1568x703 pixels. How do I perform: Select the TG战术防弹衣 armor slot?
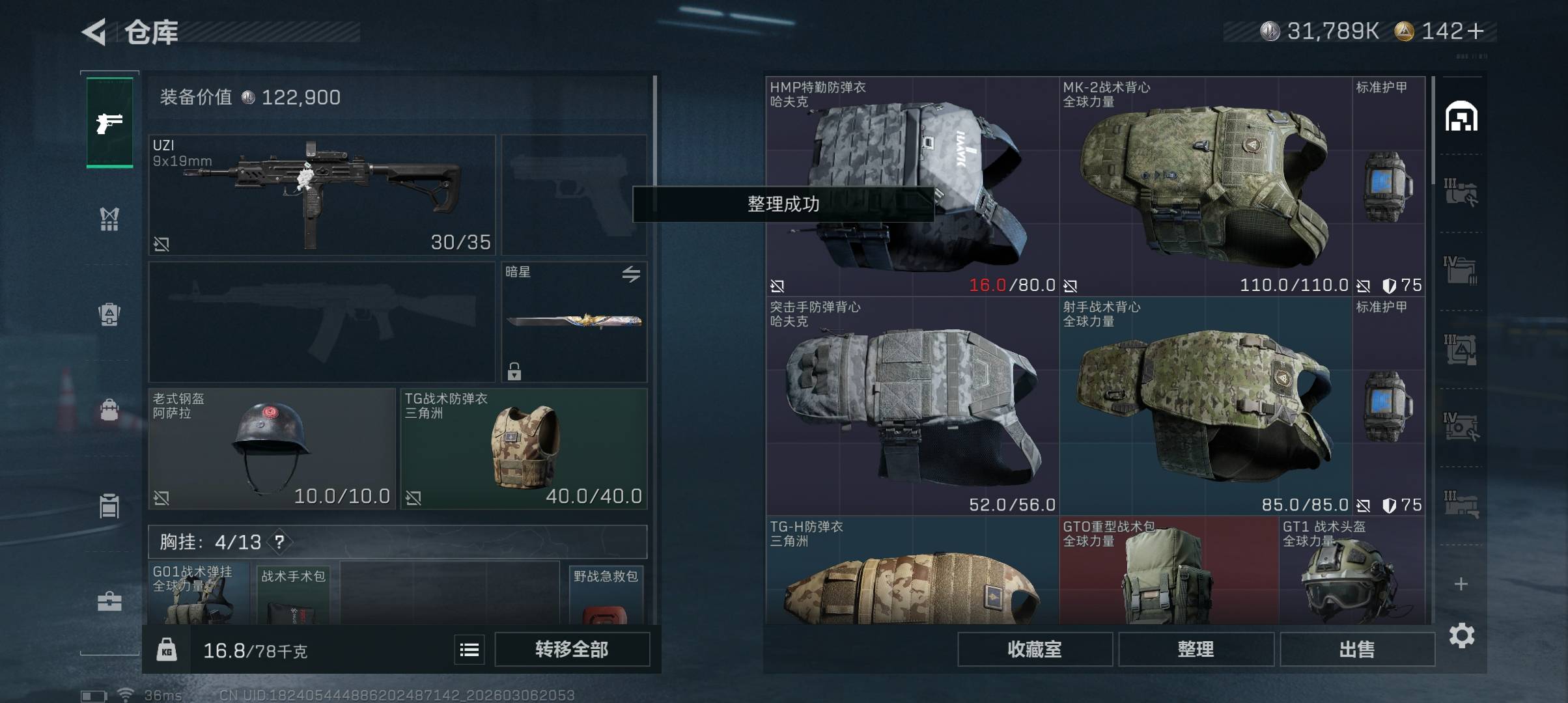tap(524, 448)
